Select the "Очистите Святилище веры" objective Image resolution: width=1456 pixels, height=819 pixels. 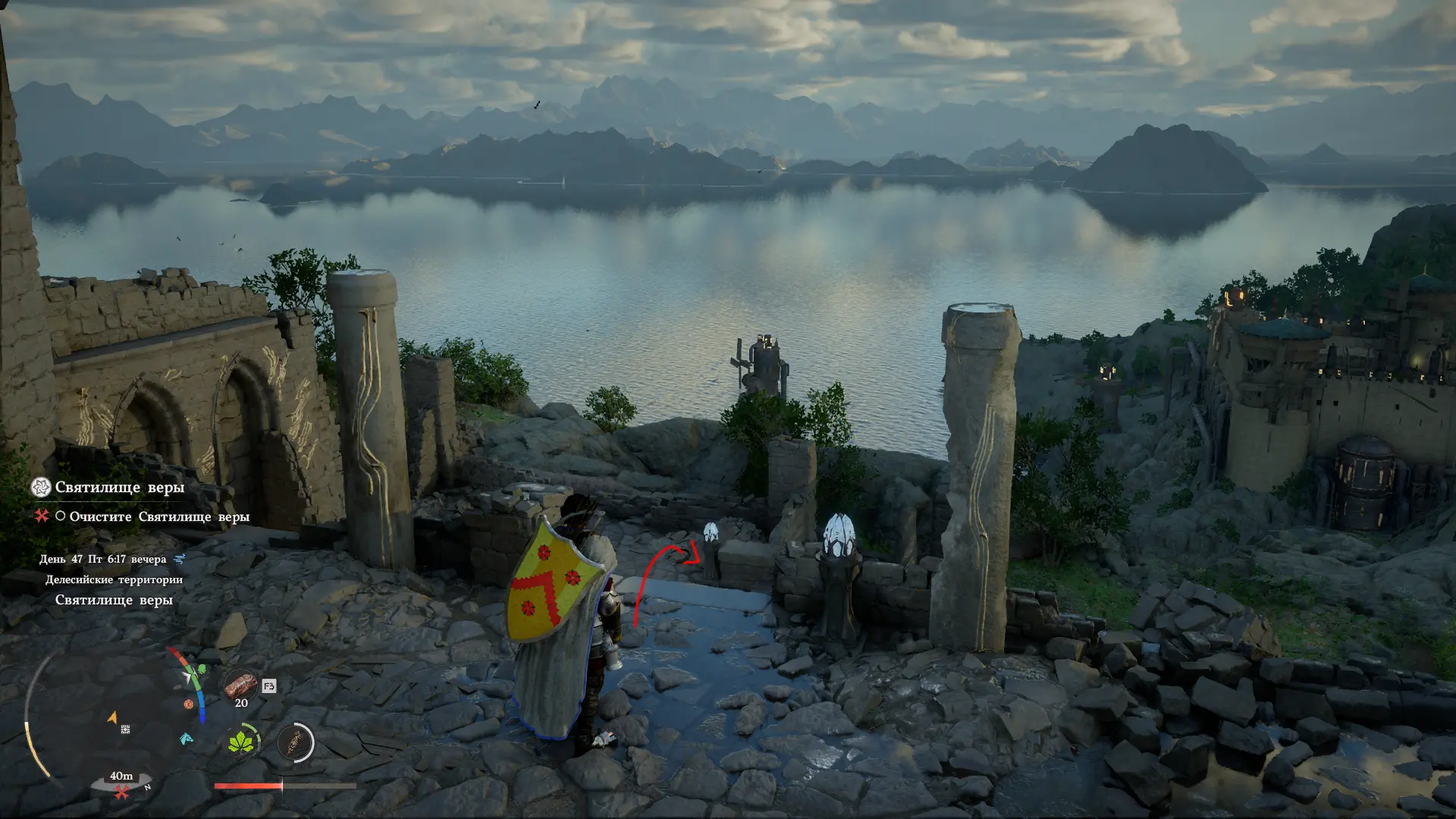click(159, 517)
